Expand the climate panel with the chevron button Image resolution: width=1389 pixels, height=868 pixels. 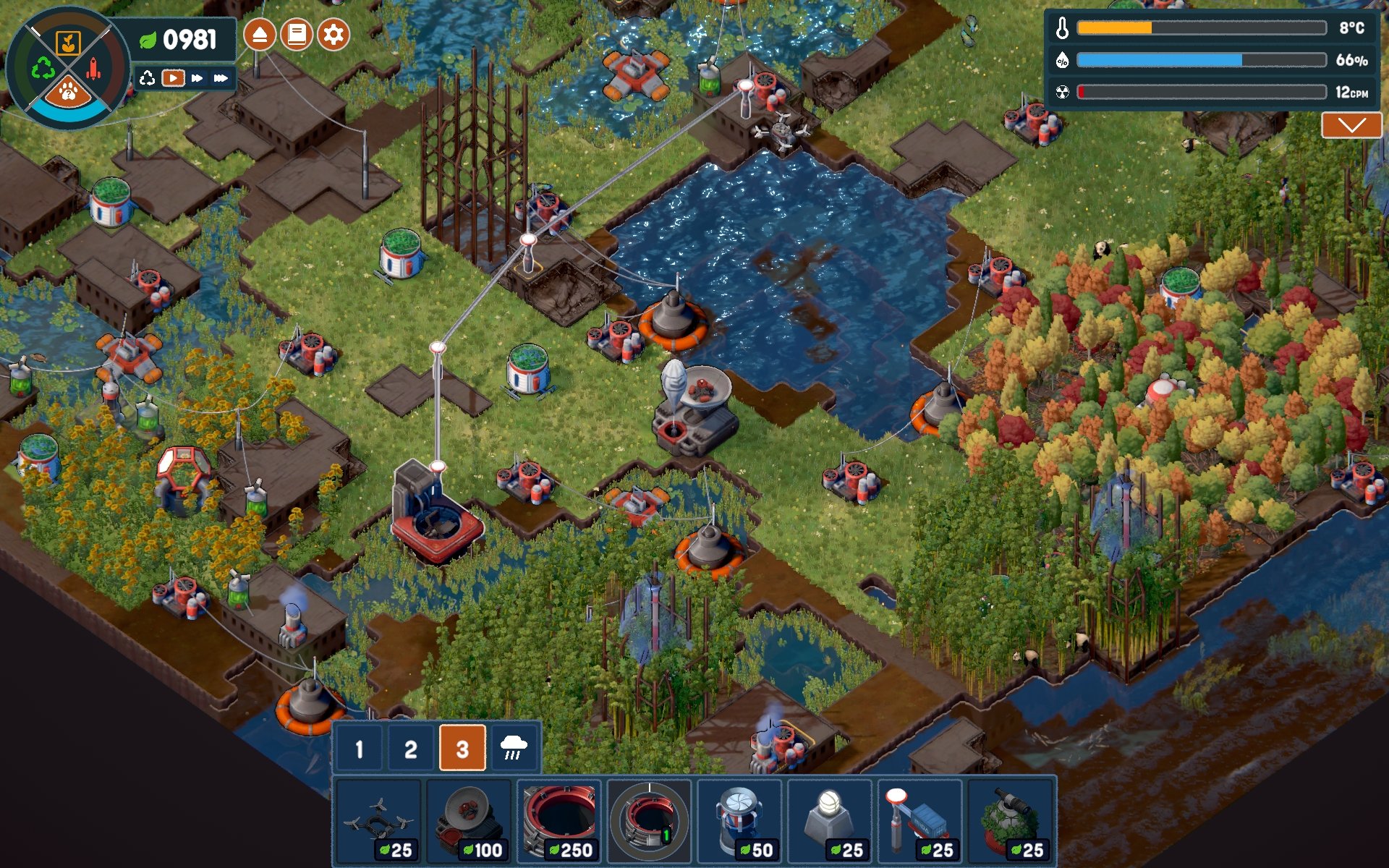click(x=1351, y=125)
